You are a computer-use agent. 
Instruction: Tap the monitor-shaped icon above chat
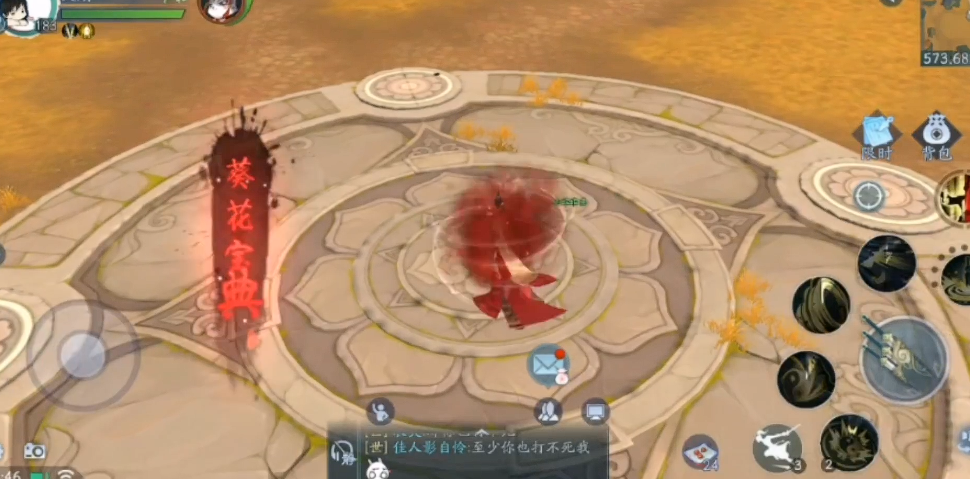pos(595,410)
